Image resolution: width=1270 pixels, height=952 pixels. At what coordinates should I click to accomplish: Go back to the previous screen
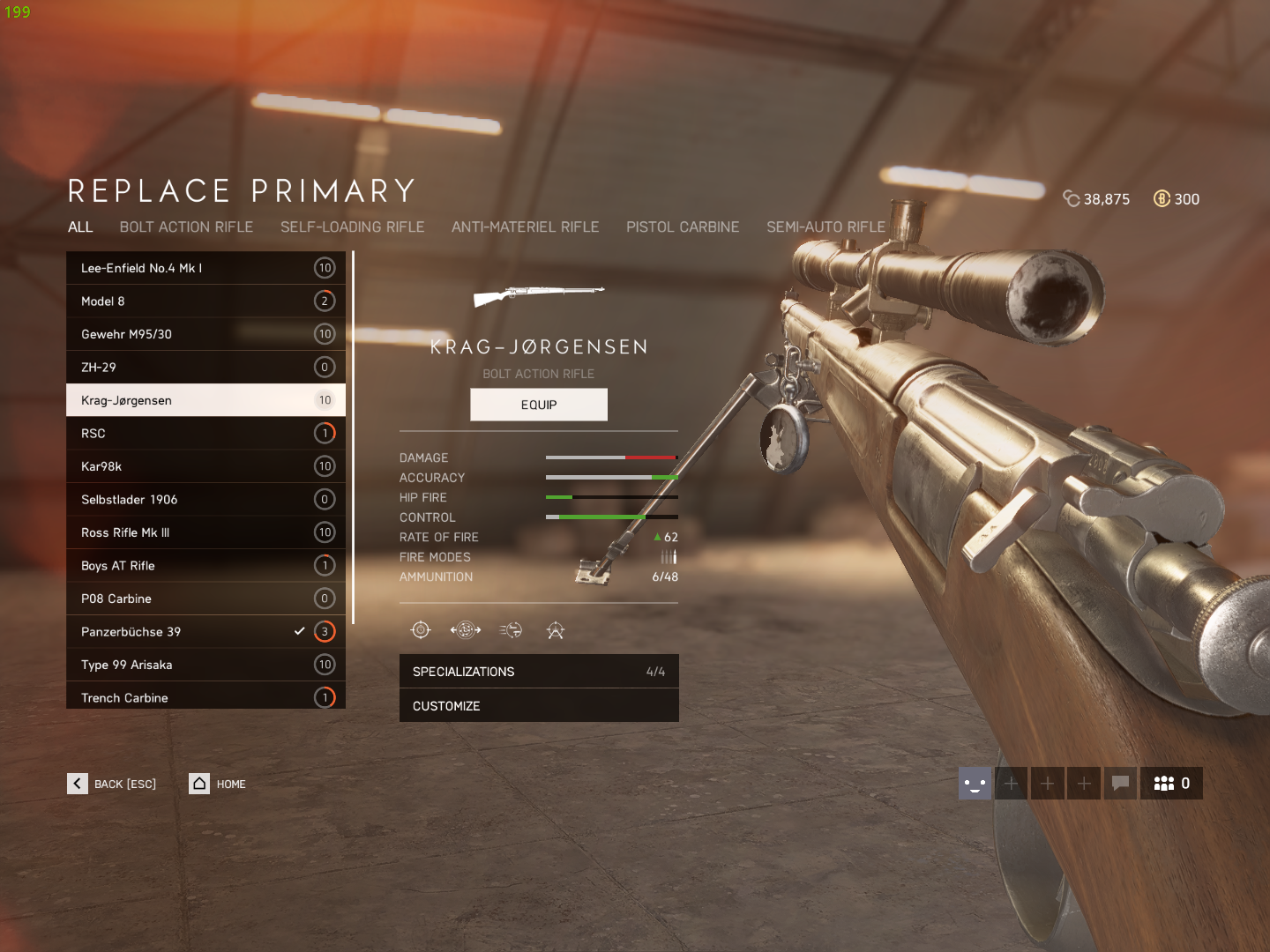[x=112, y=784]
